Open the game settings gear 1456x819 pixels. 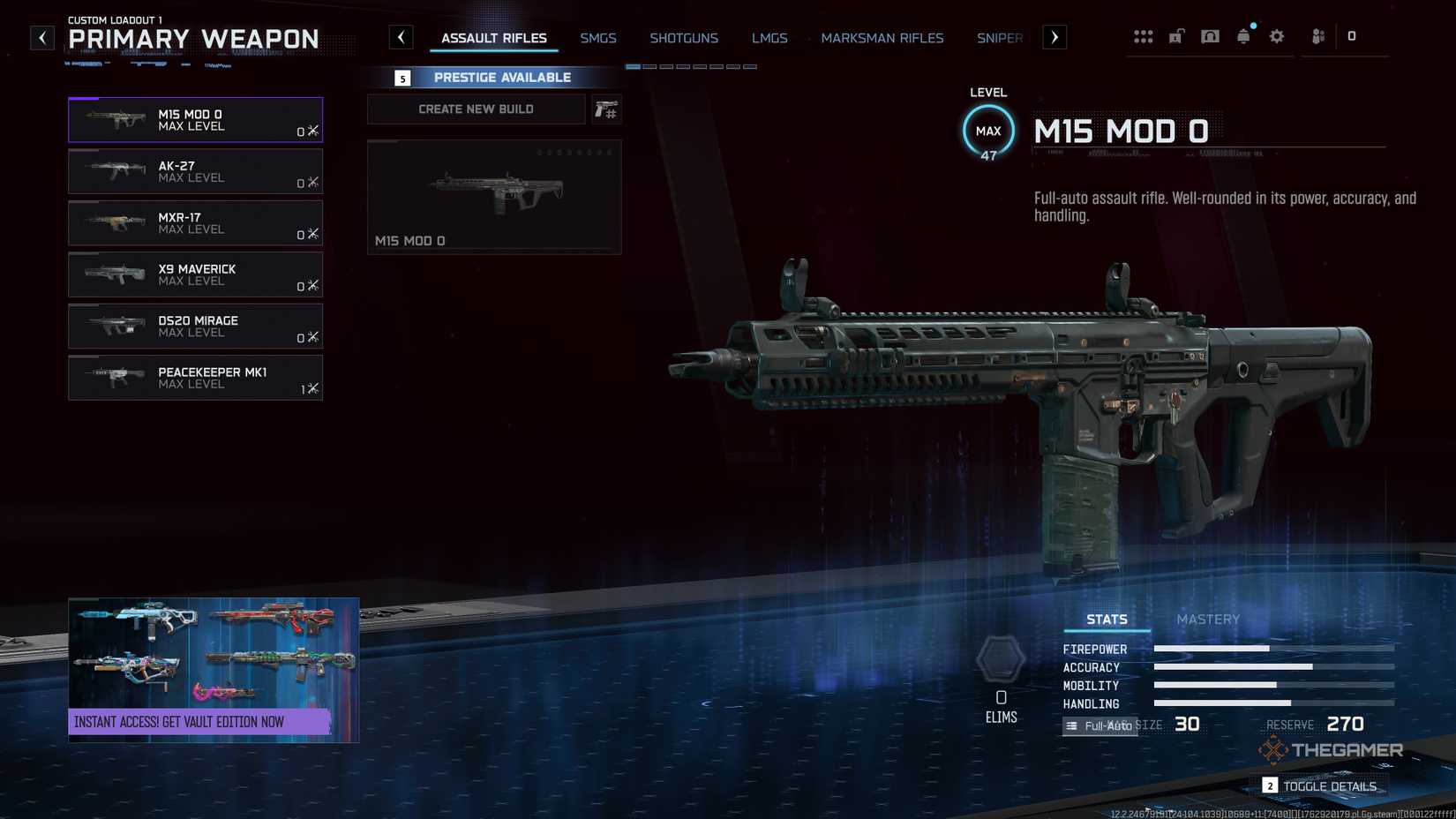pos(1276,36)
